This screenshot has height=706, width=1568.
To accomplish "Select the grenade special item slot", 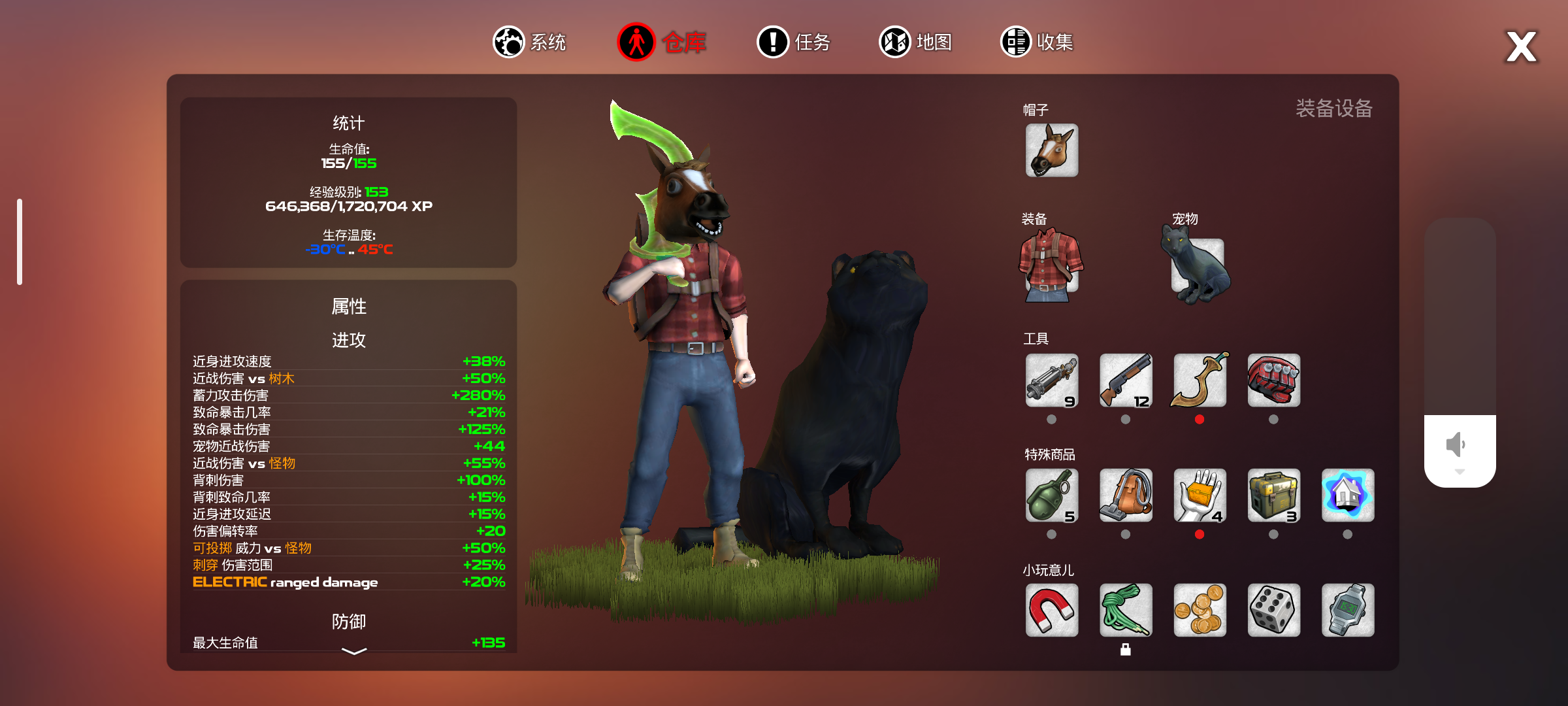I will point(1051,496).
